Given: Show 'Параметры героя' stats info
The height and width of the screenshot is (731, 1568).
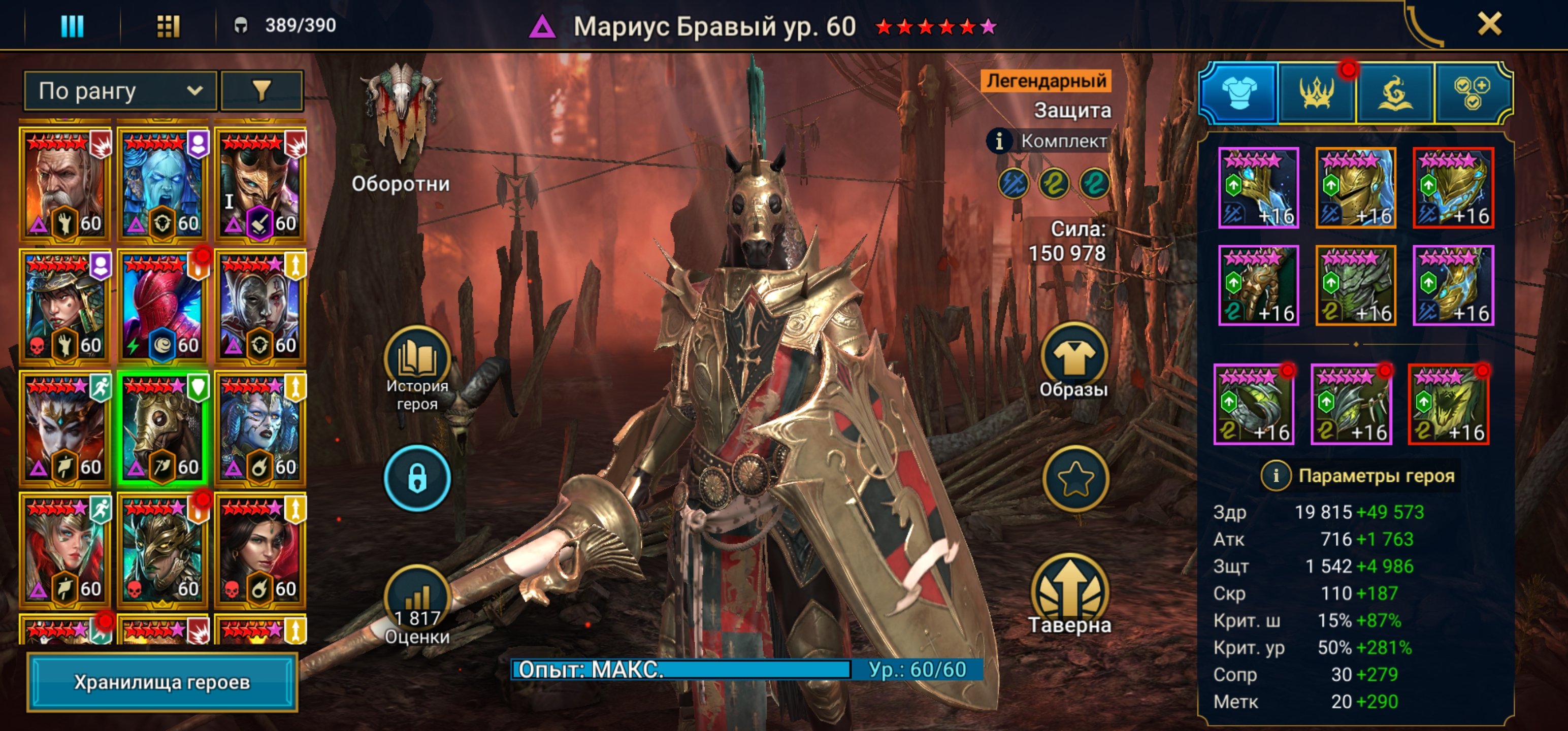Looking at the screenshot, I should [x=1275, y=475].
